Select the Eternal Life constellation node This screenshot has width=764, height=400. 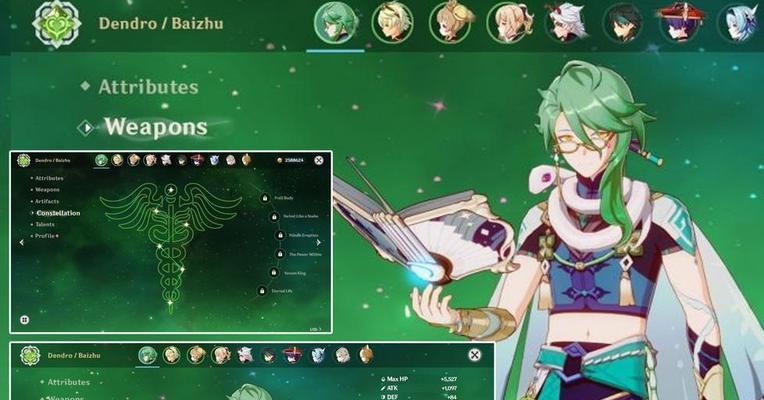coord(264,291)
